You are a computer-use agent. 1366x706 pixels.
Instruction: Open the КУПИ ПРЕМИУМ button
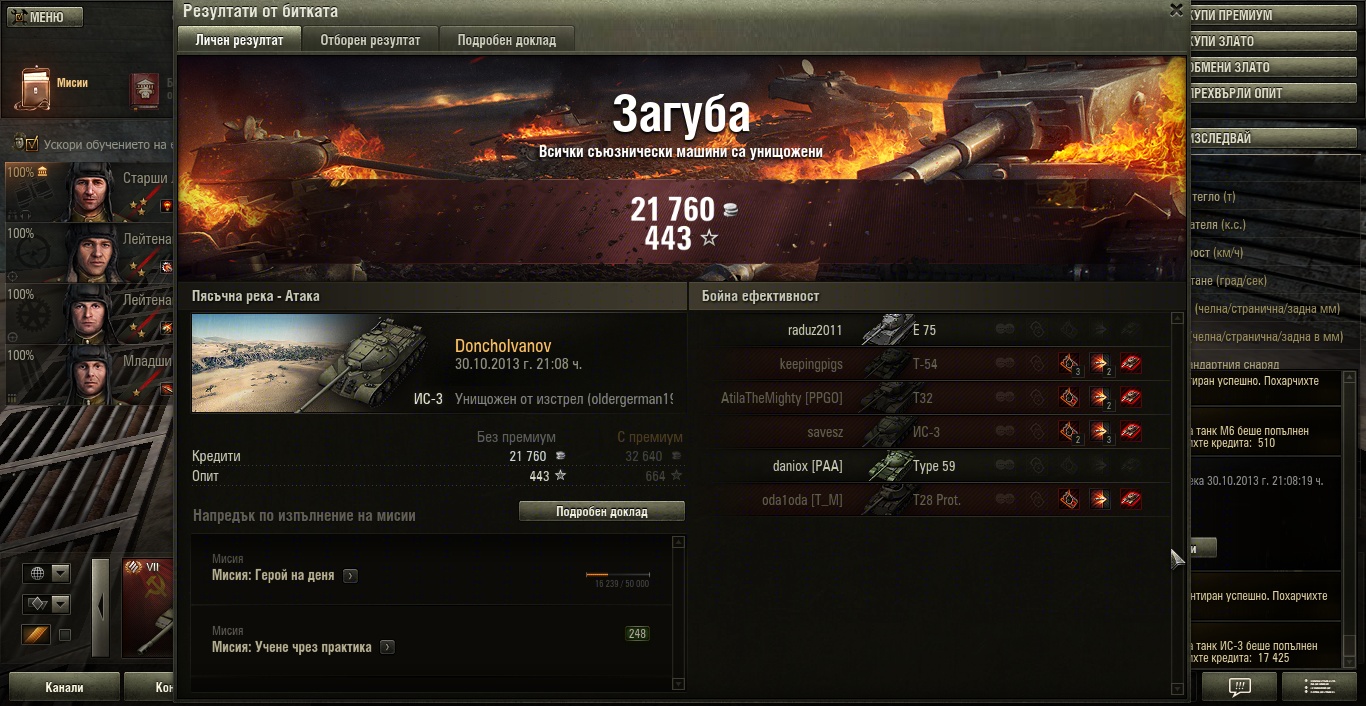tap(1271, 16)
